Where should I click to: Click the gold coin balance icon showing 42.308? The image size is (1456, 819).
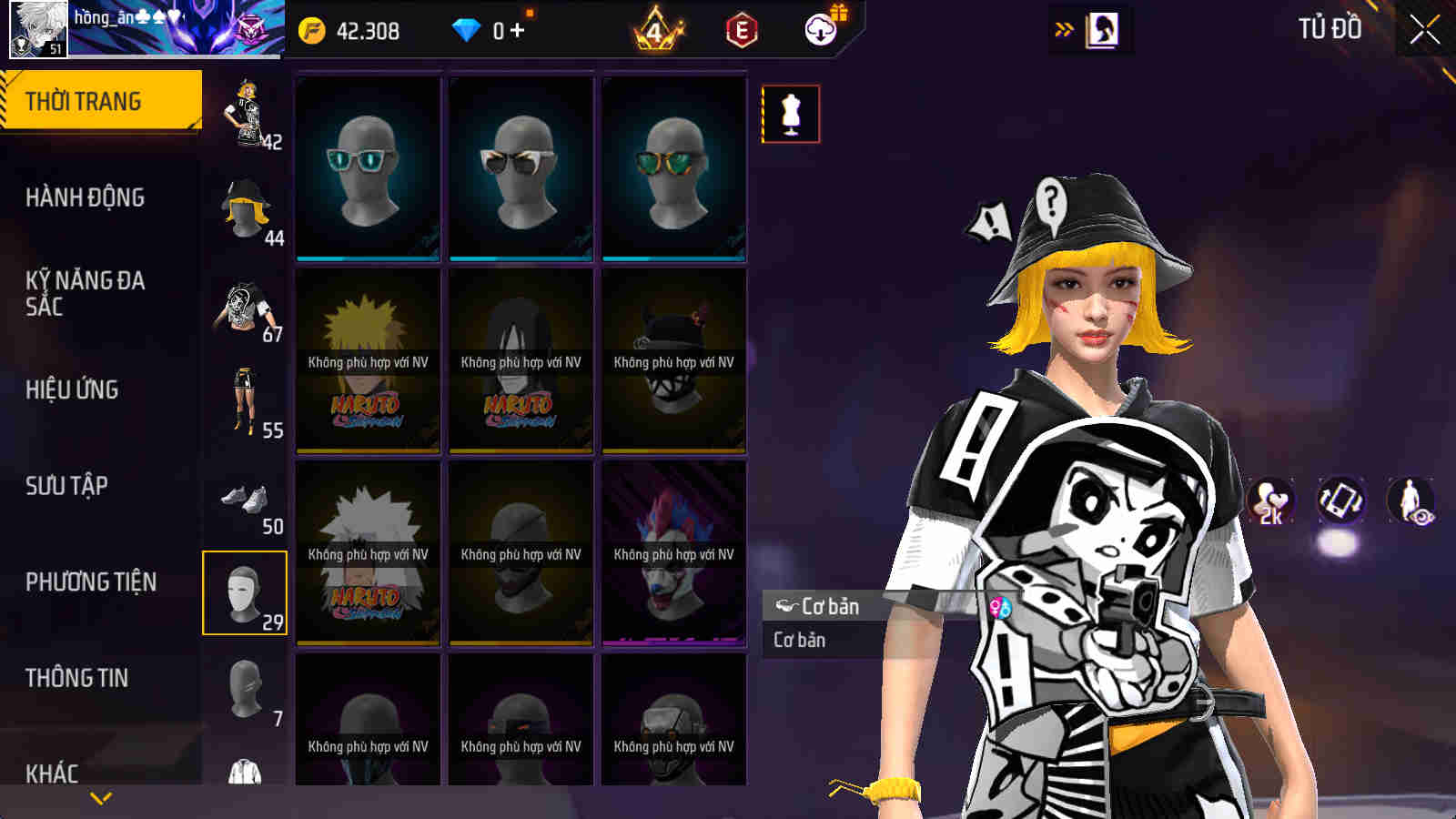click(314, 28)
